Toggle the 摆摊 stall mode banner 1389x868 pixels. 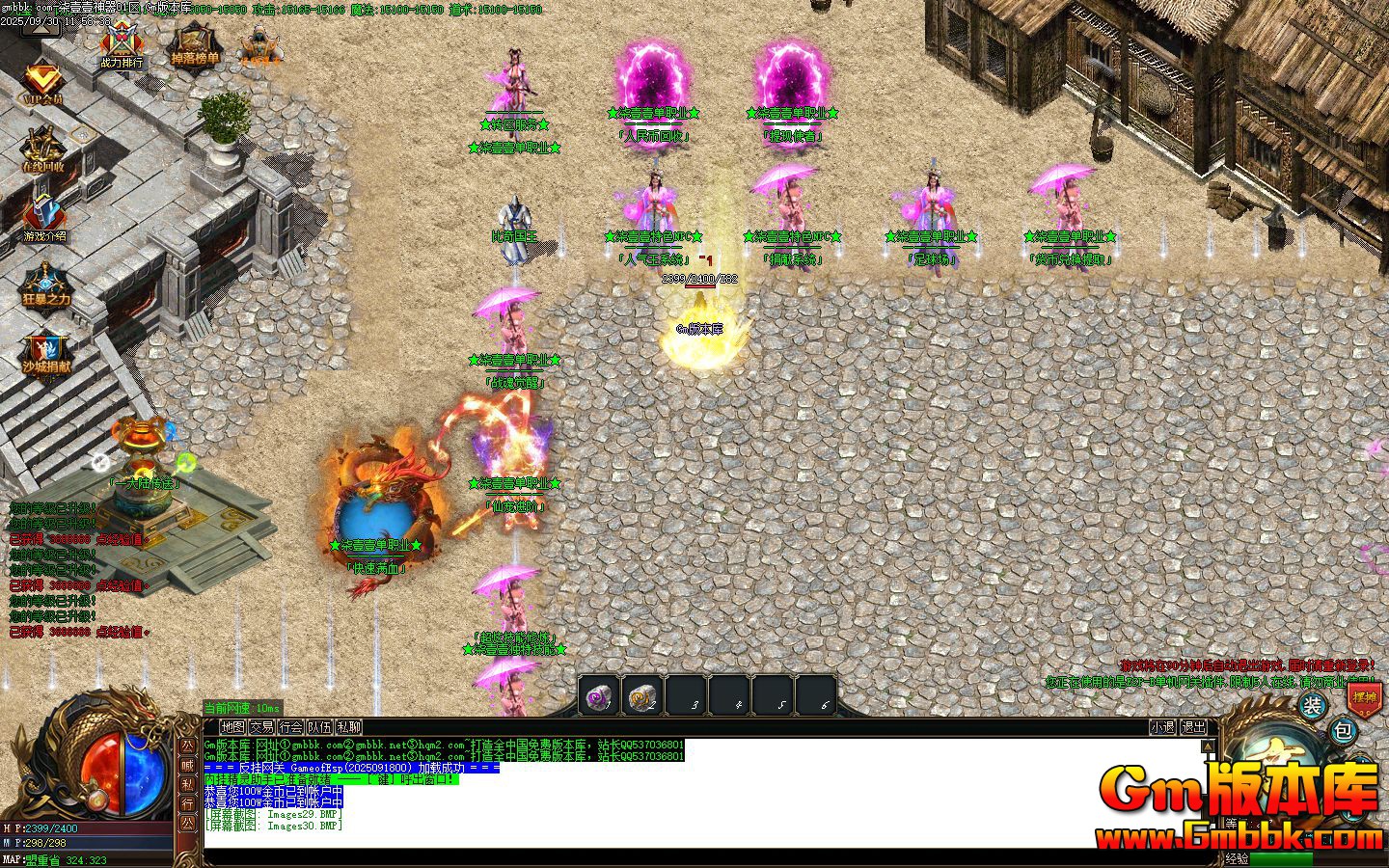pyautogui.click(x=1364, y=699)
